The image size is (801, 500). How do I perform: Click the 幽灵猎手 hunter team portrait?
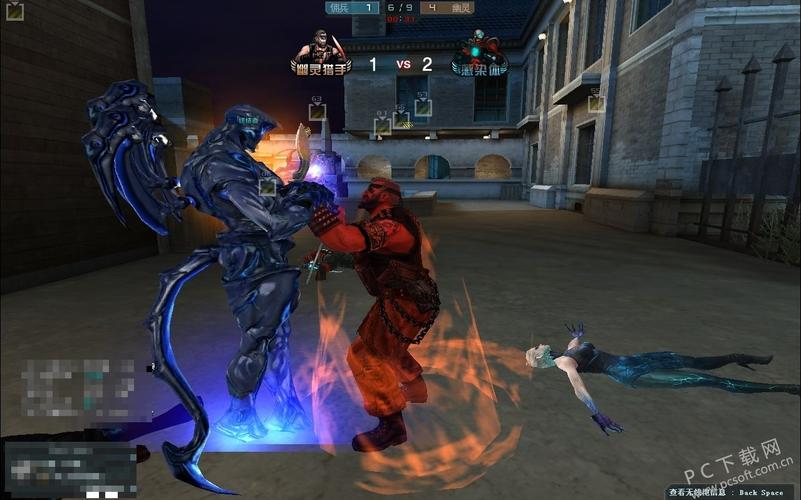(x=320, y=49)
